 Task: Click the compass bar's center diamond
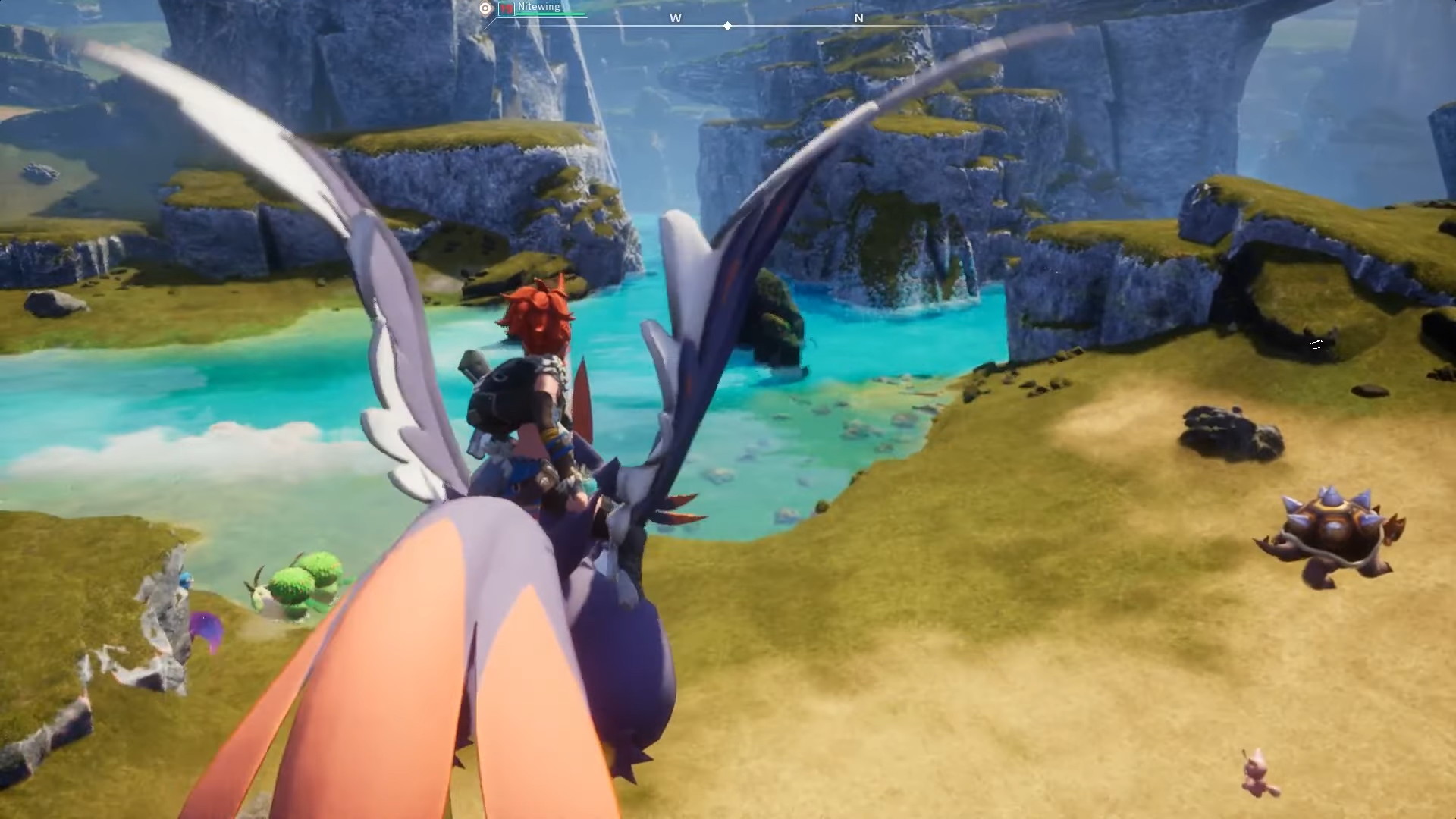click(x=727, y=26)
